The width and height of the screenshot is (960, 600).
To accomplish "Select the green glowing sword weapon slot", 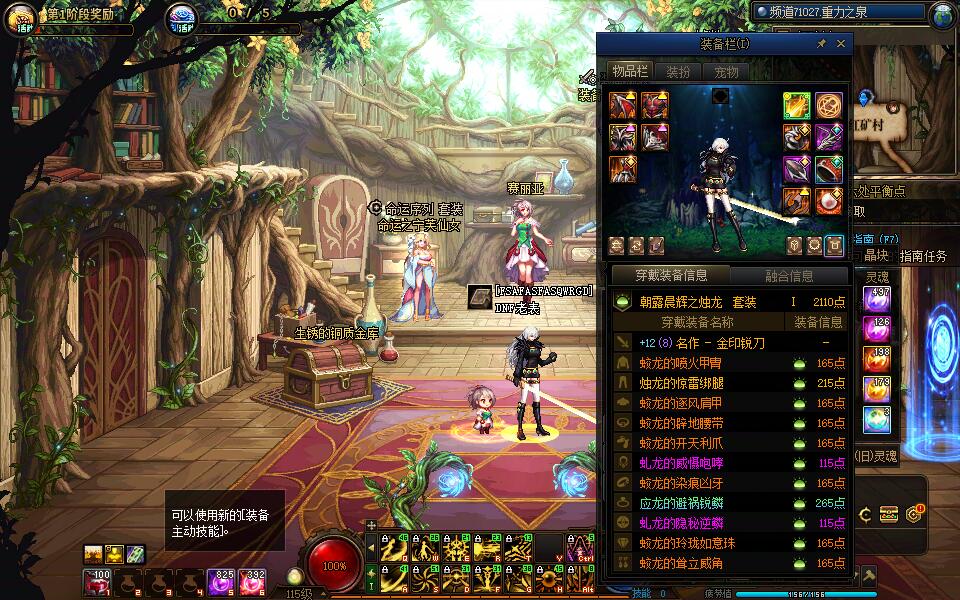I will tap(796, 106).
